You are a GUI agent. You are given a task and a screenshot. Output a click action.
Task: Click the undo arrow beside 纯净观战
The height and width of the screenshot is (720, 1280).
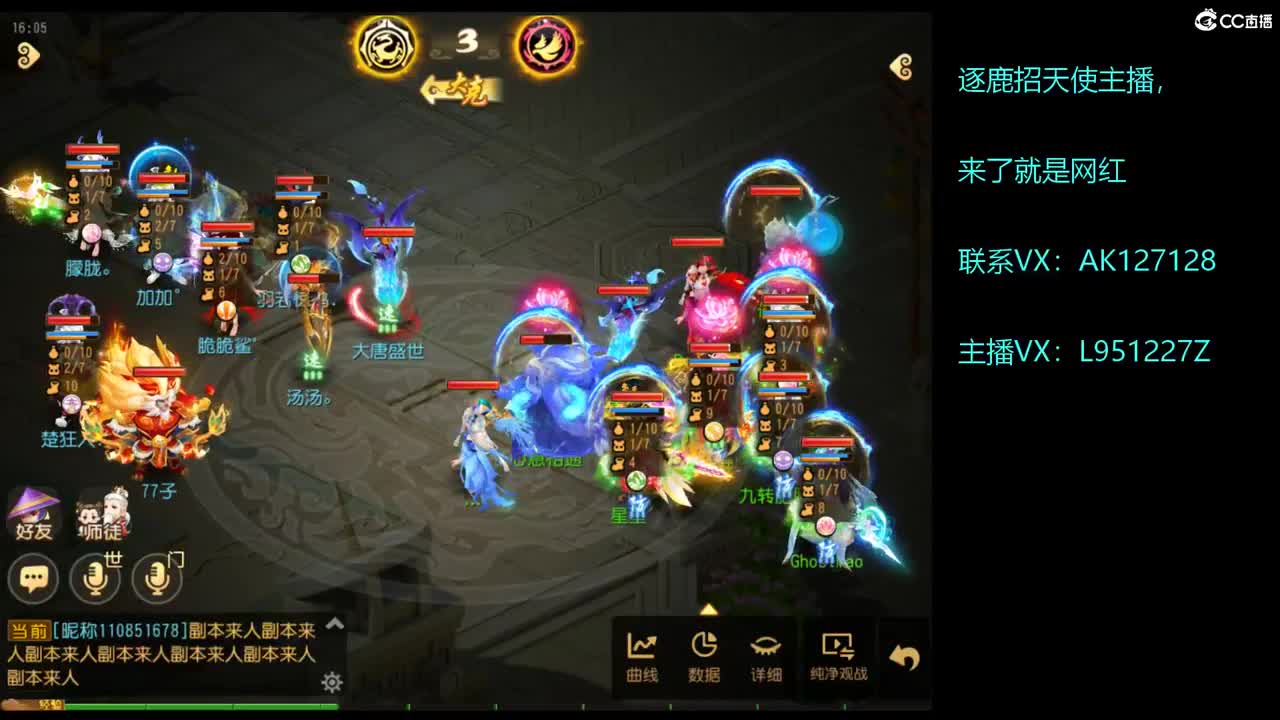[906, 653]
